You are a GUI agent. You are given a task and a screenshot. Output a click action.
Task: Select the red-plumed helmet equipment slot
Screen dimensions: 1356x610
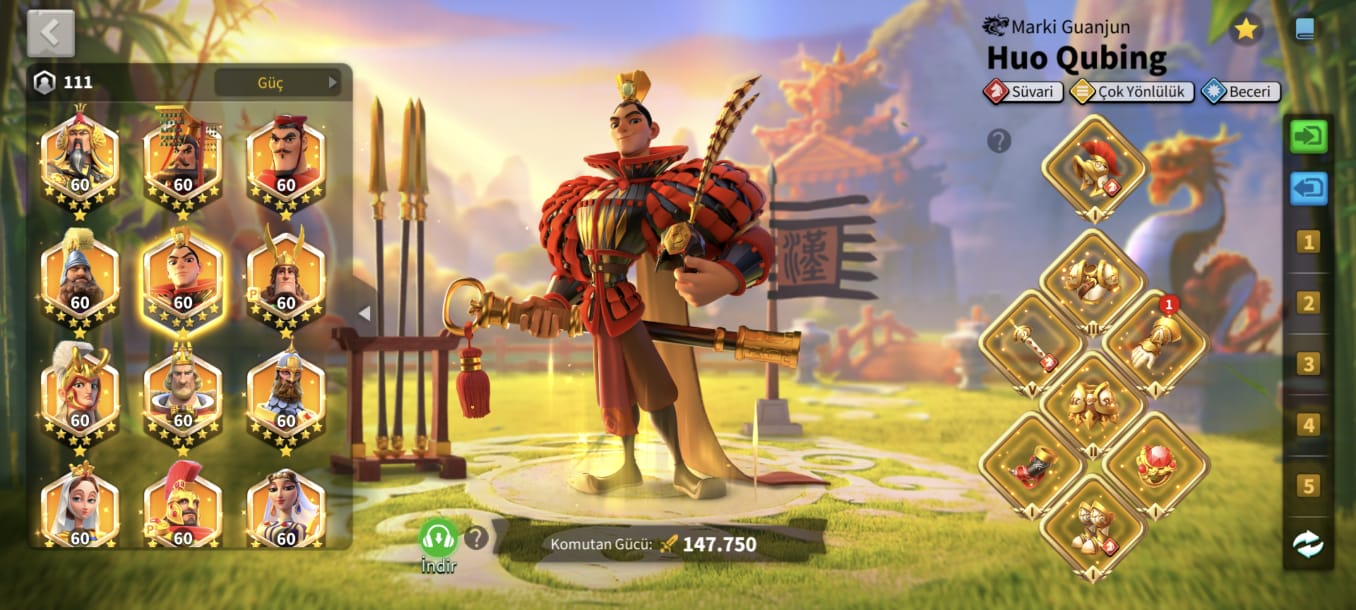1094,165
